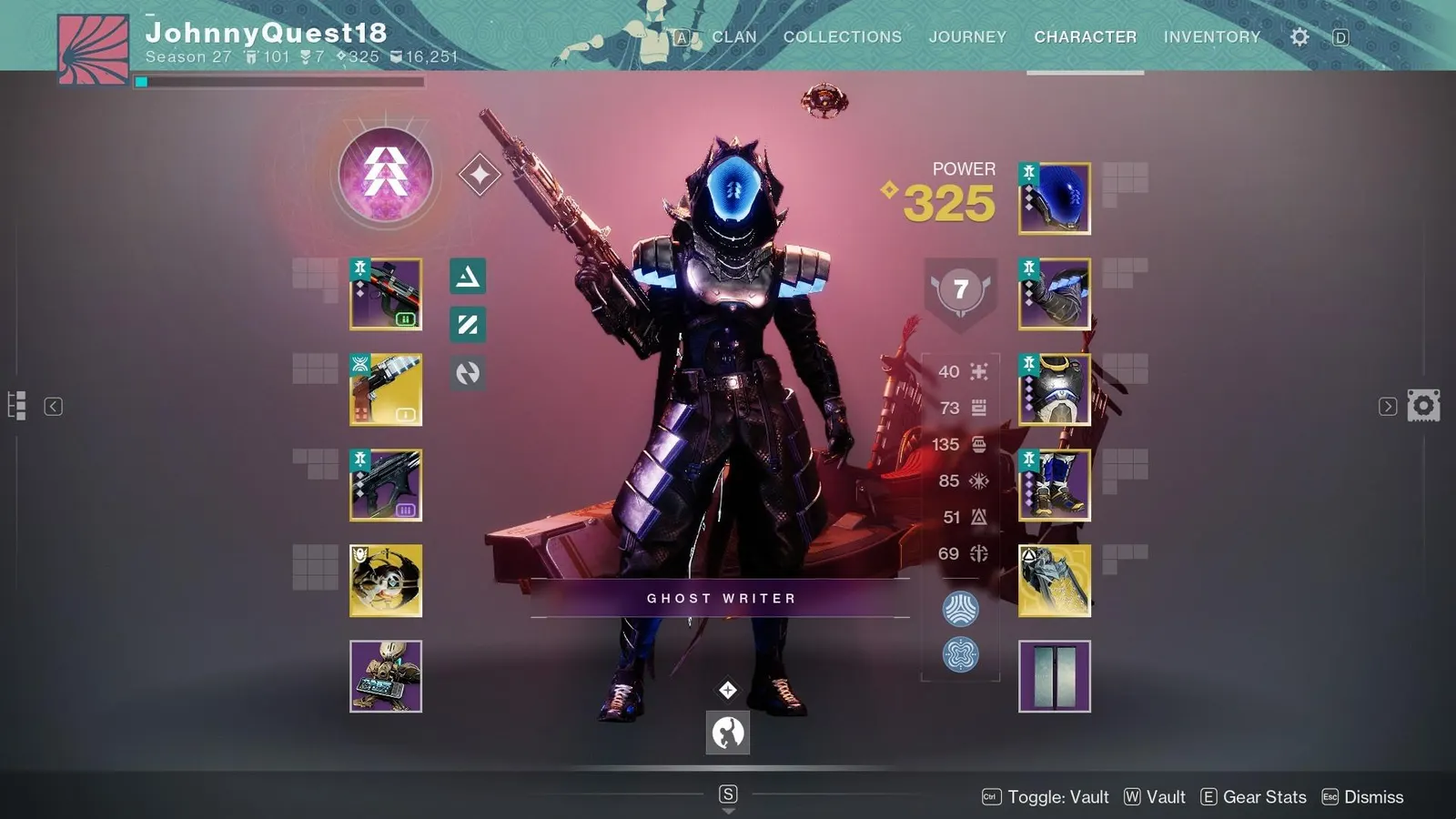This screenshot has width=1456, height=819.
Task: Toggle the gear stats eye icon at right edge
Action: (1424, 405)
